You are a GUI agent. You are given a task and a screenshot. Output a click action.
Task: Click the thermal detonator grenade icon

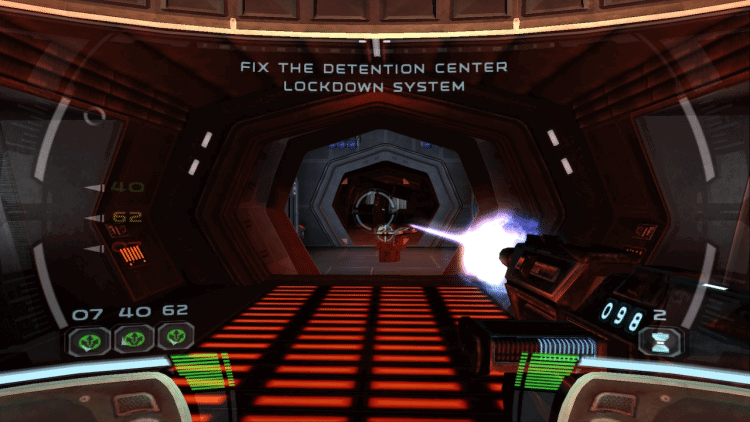[662, 339]
